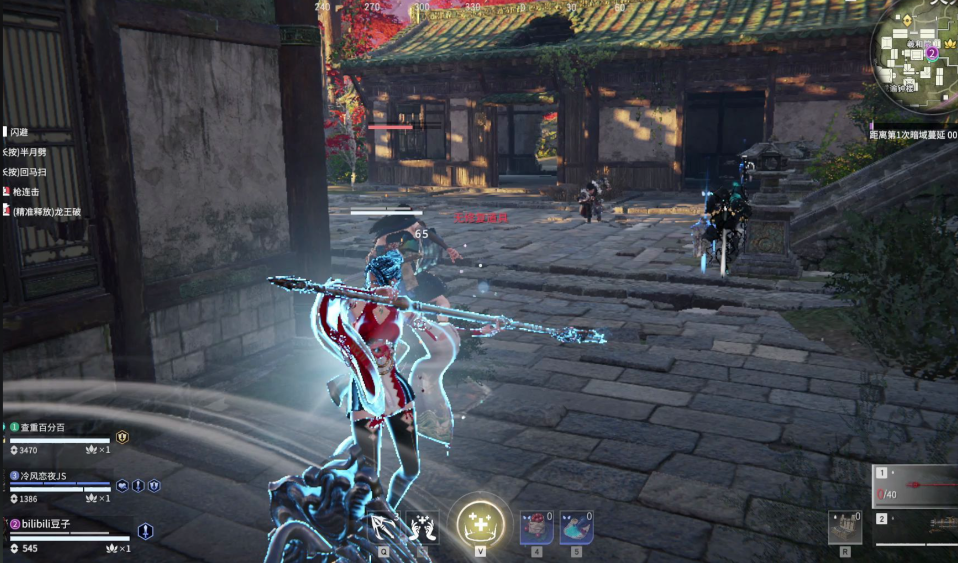Screen dimensions: 958x563
Task: Use the sparkling hands skill icon
Action: point(422,526)
